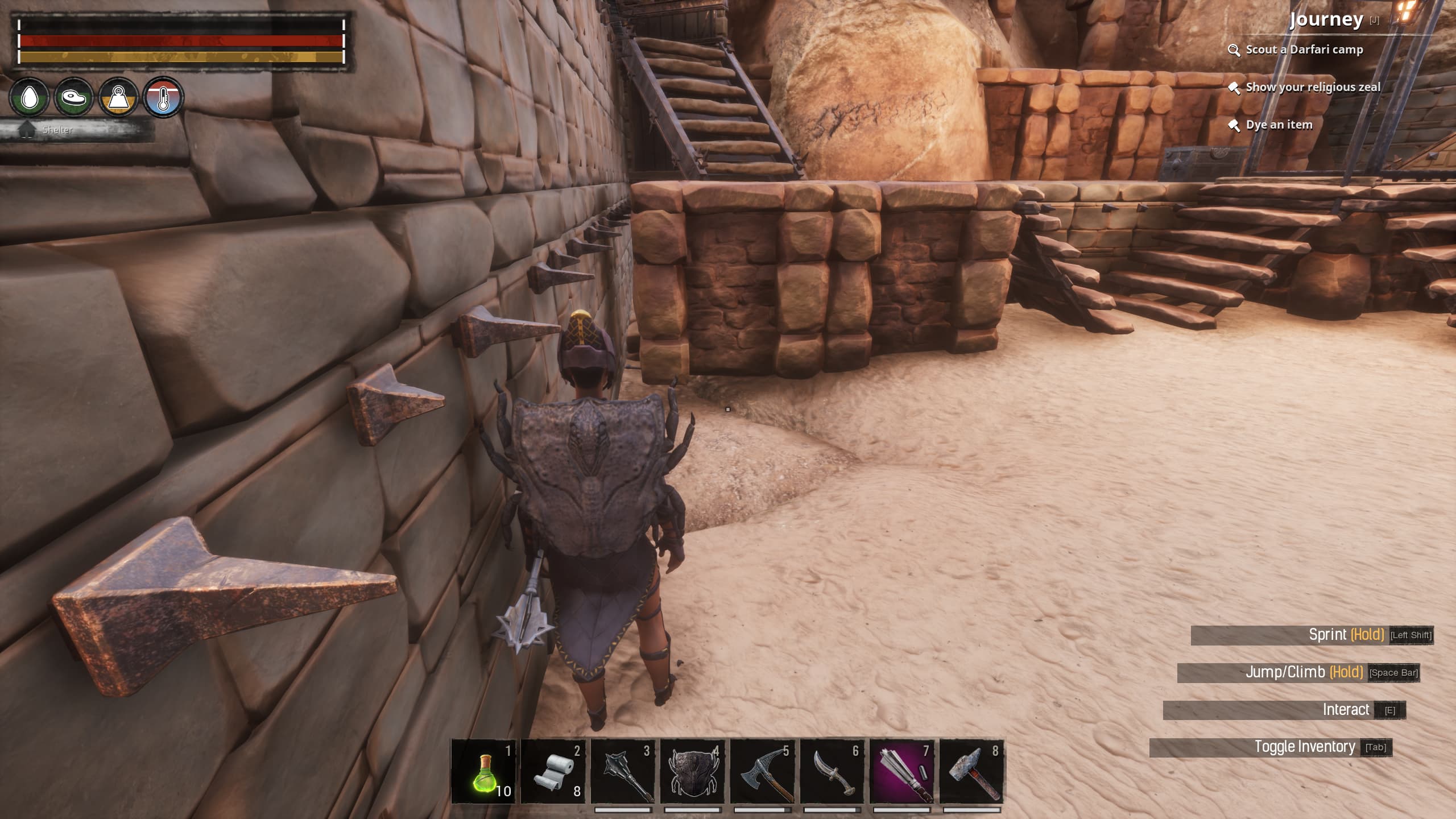Choose the scorpion shield hotbar slot
The image size is (1456, 819).
[x=692, y=771]
